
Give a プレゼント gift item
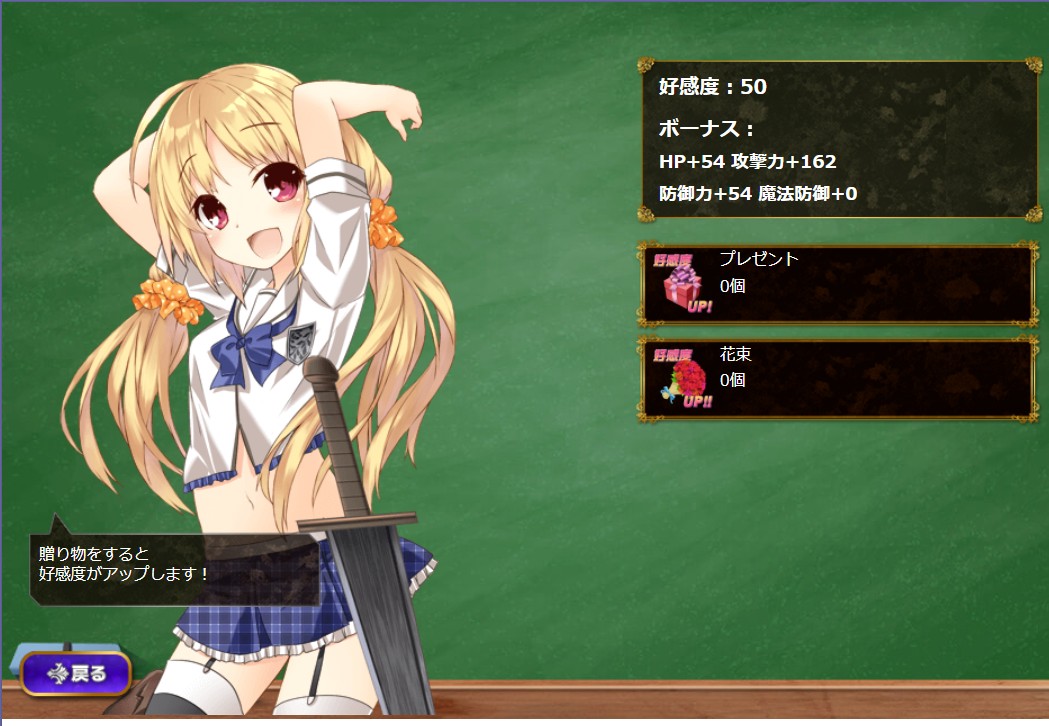coord(837,284)
